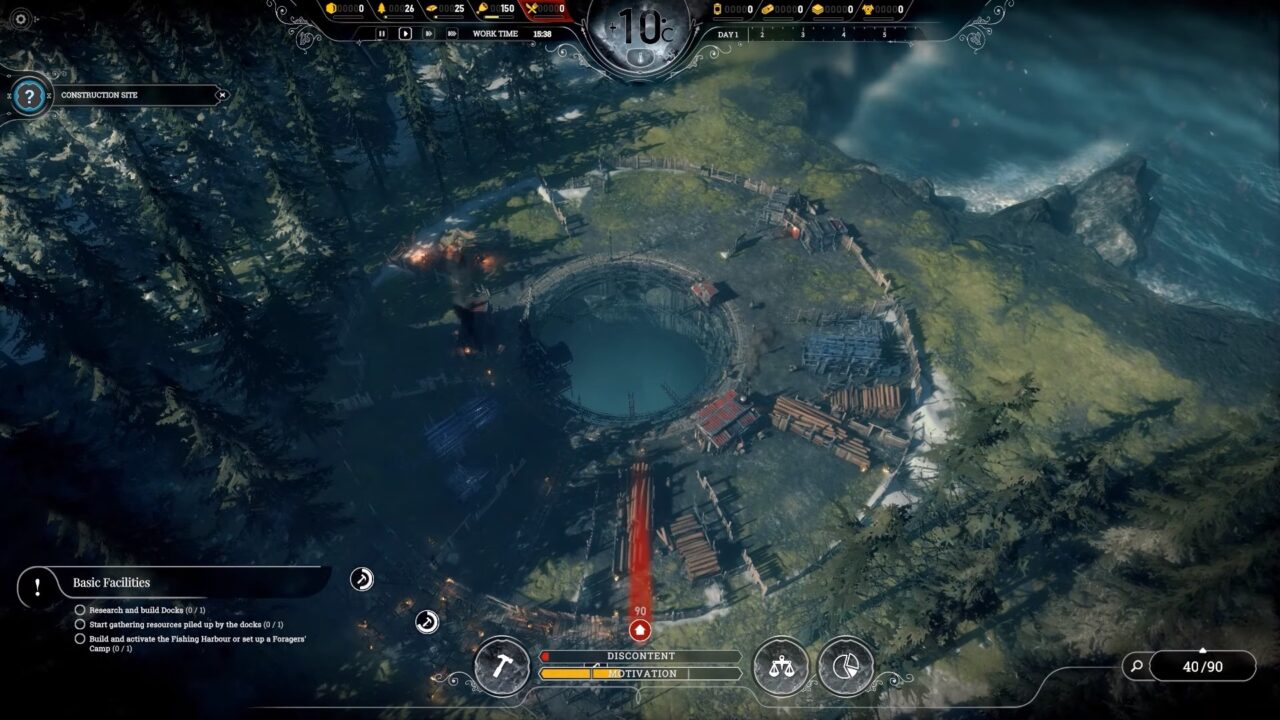This screenshot has width=1280, height=720.
Task: Open help for the Construction Site
Action: click(30, 97)
